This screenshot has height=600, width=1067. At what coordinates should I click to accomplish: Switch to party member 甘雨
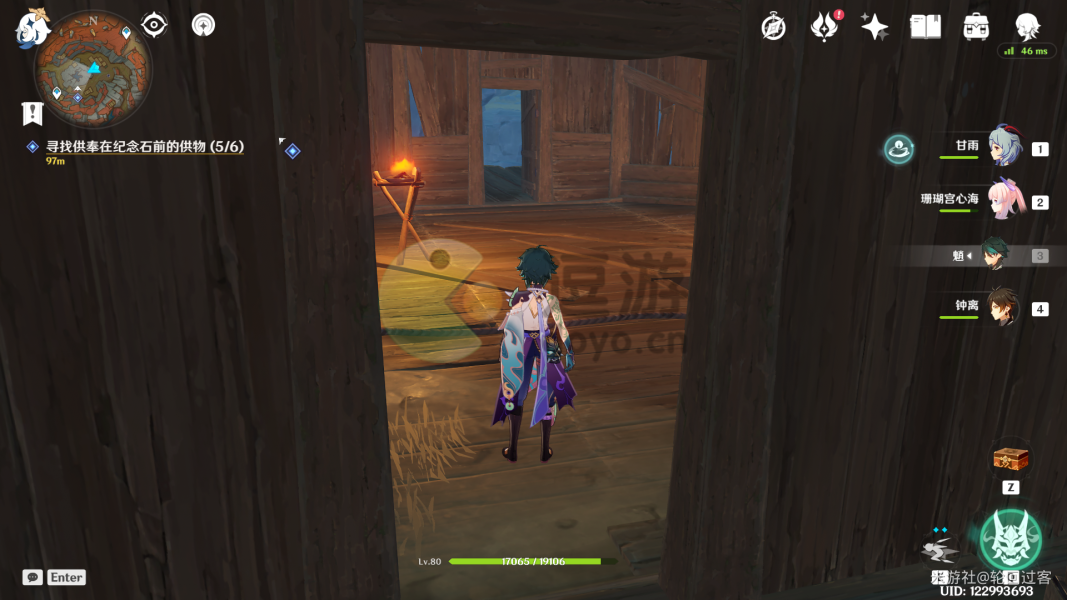[1003, 147]
